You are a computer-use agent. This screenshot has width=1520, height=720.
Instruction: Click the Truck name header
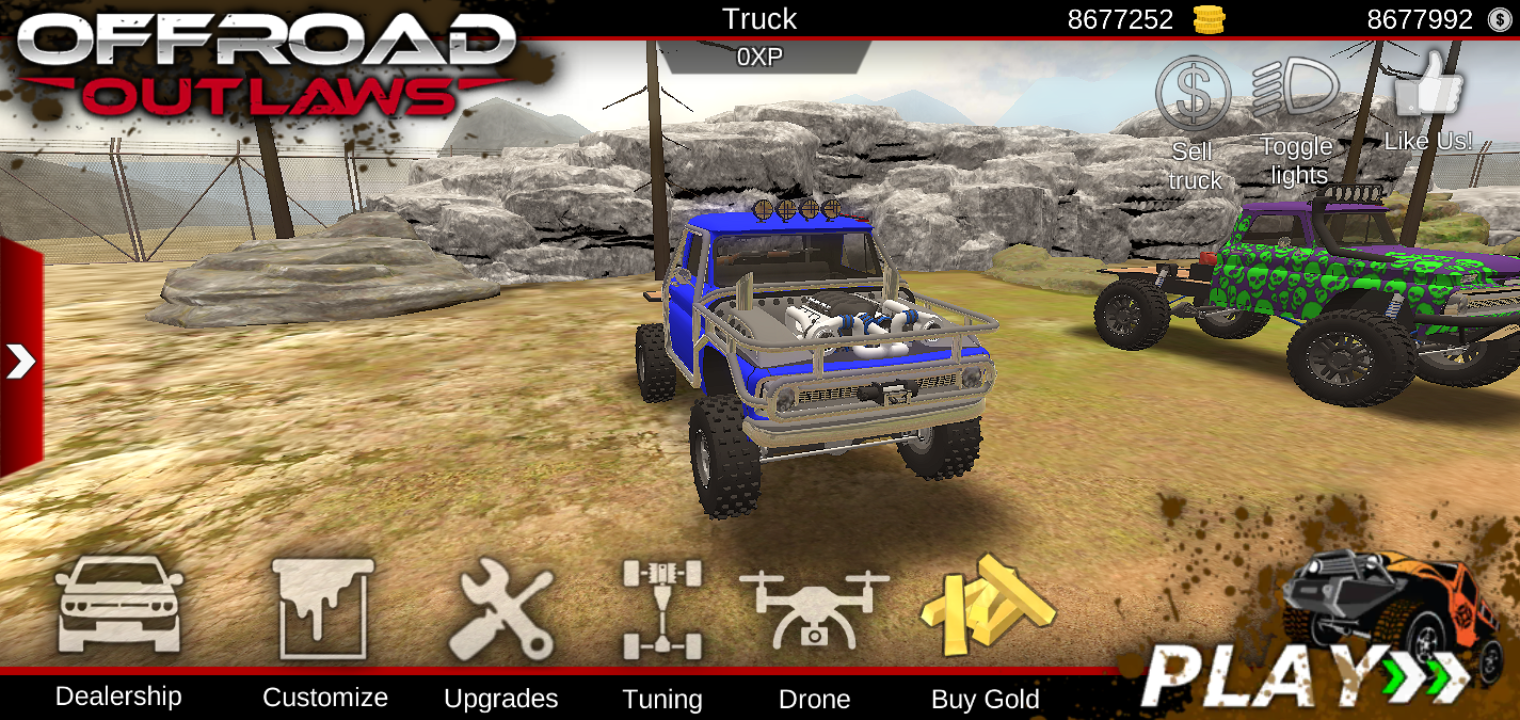coord(760,19)
